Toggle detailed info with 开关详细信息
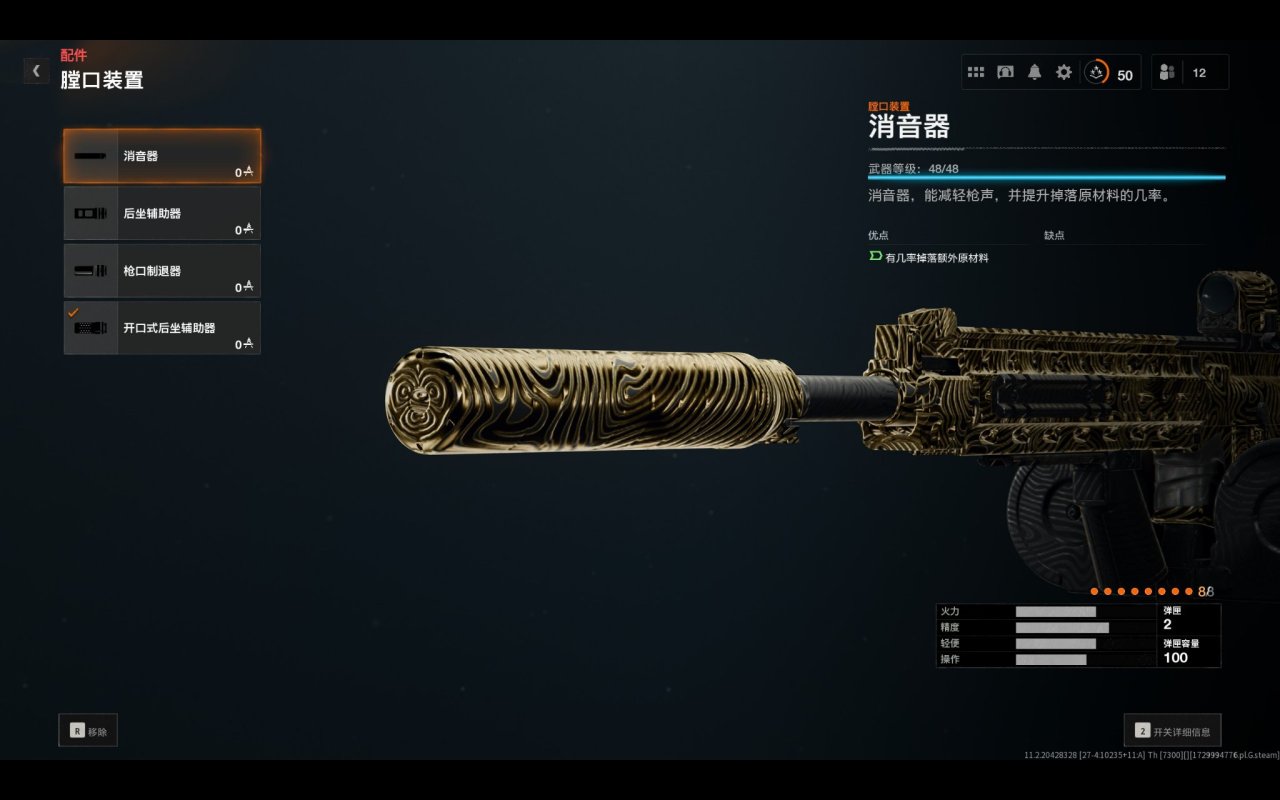The image size is (1280, 800). (1172, 731)
